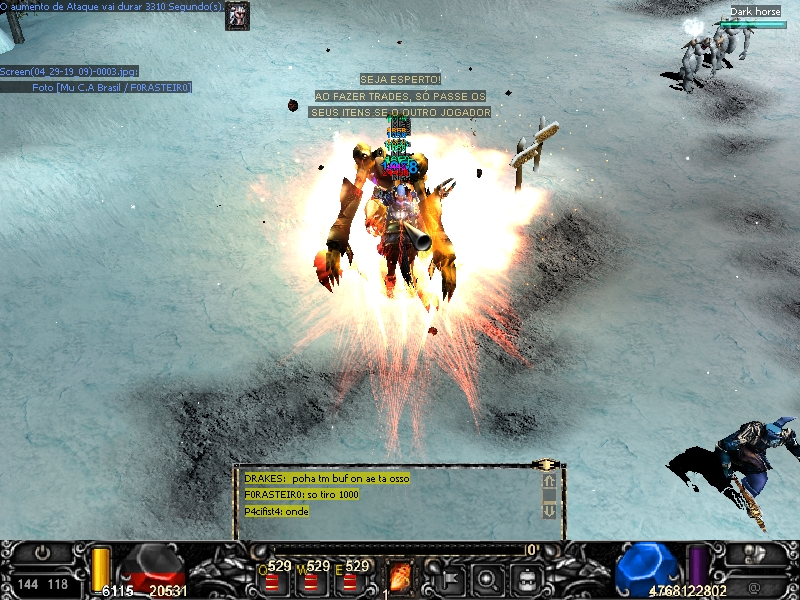This screenshot has width=800, height=600.
Task: Click the E potion hotkey slot
Action: (x=350, y=582)
